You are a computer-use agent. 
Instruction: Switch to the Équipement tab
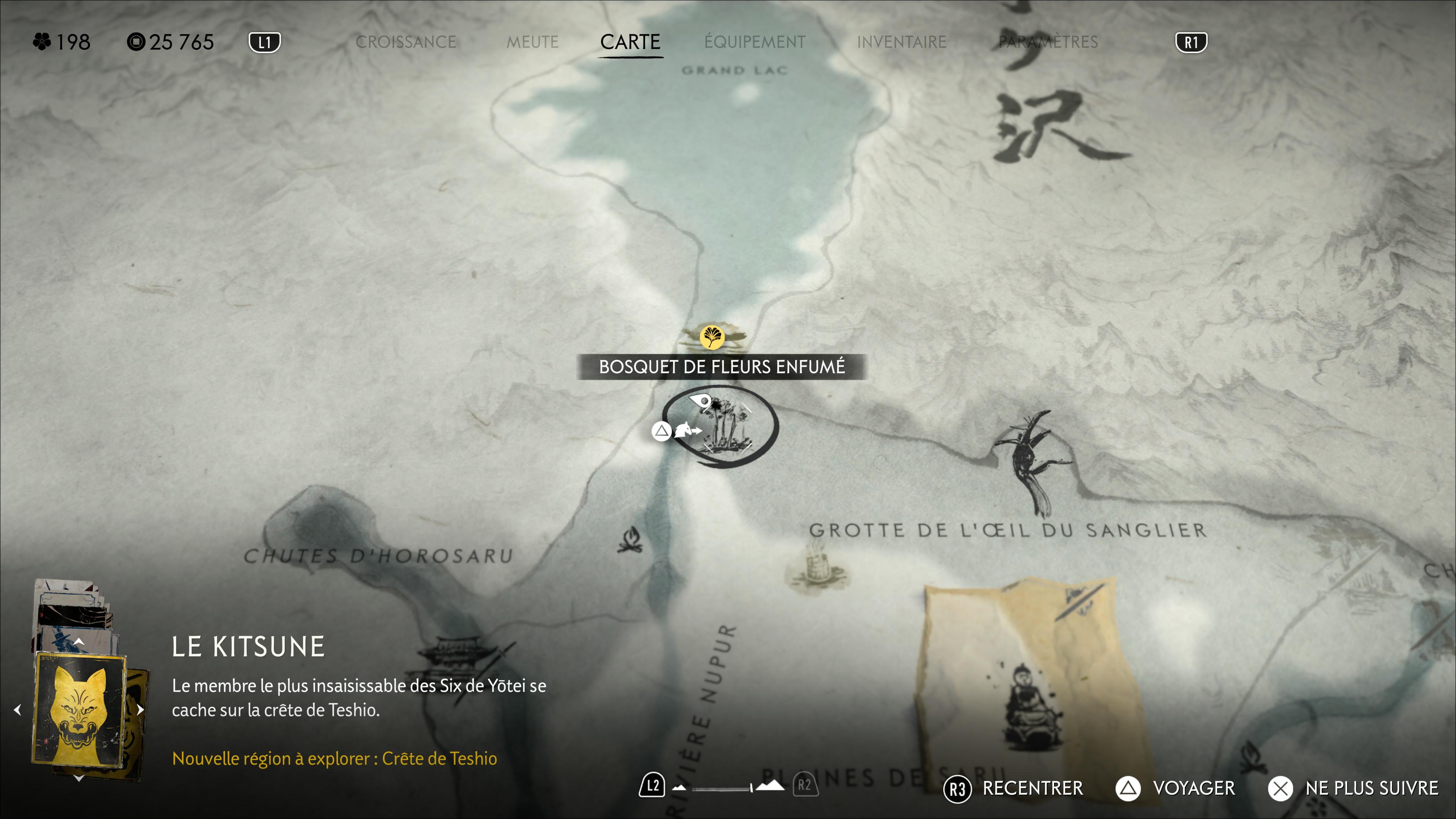point(755,42)
